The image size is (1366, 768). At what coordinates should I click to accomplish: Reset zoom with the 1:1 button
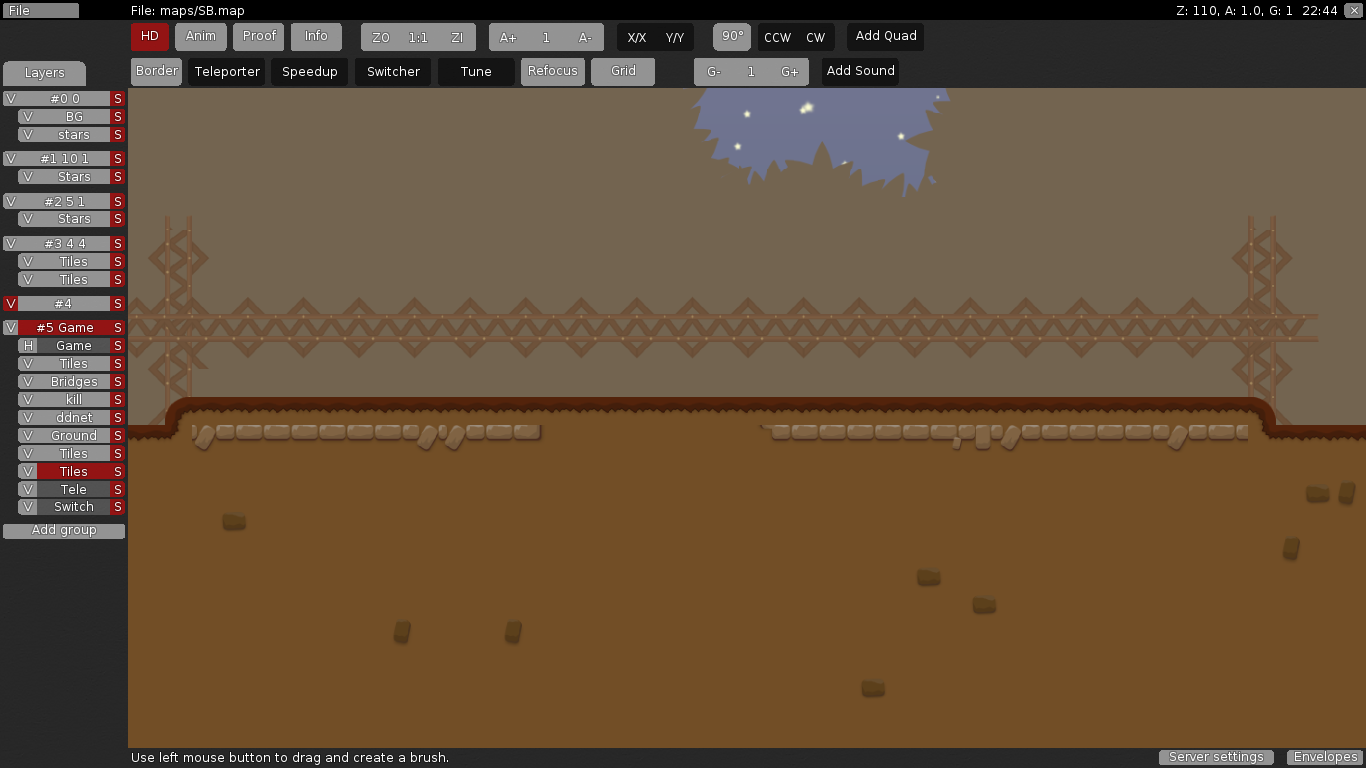point(418,36)
